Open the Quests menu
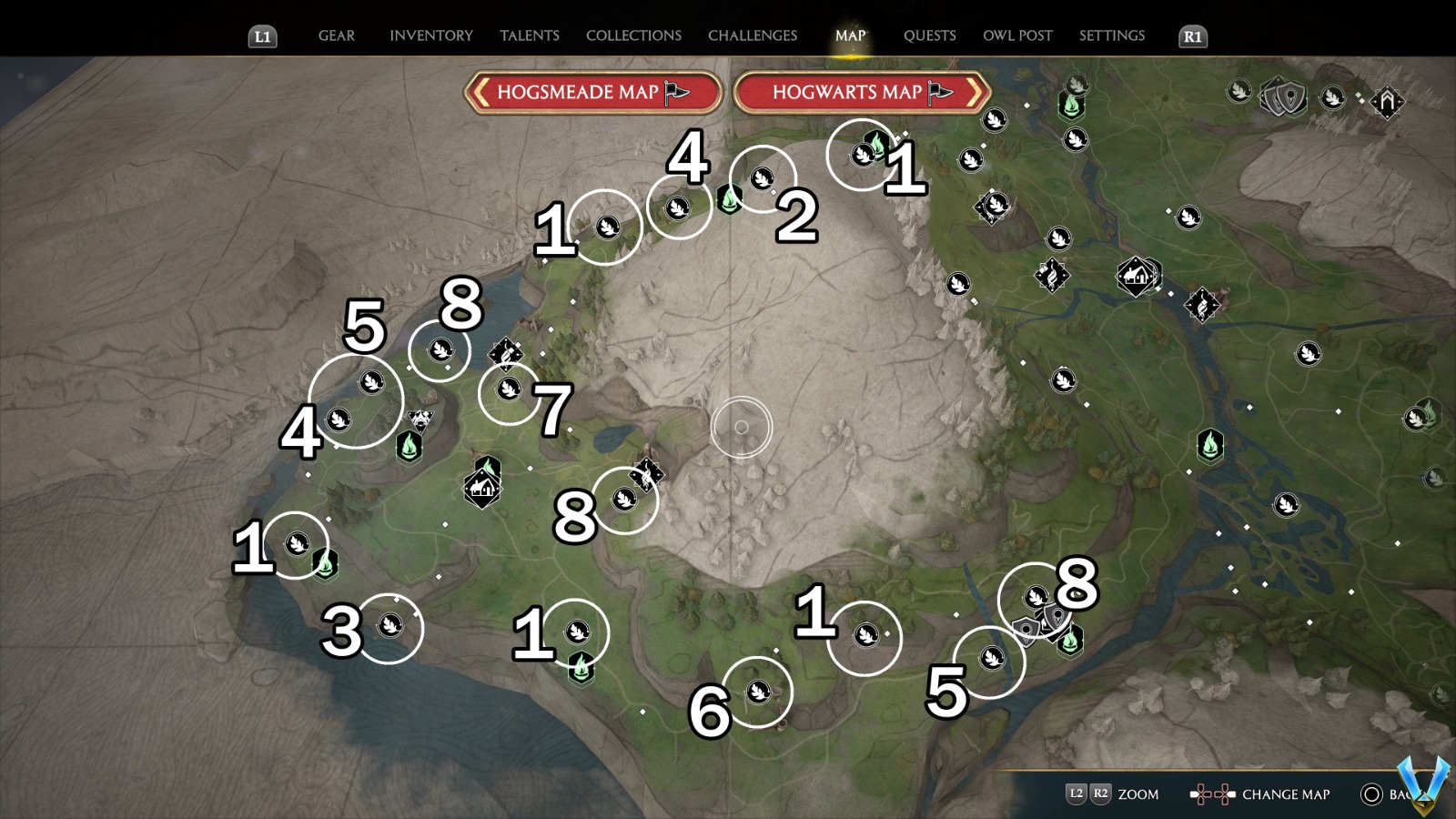Viewport: 1456px width, 819px height. click(929, 35)
